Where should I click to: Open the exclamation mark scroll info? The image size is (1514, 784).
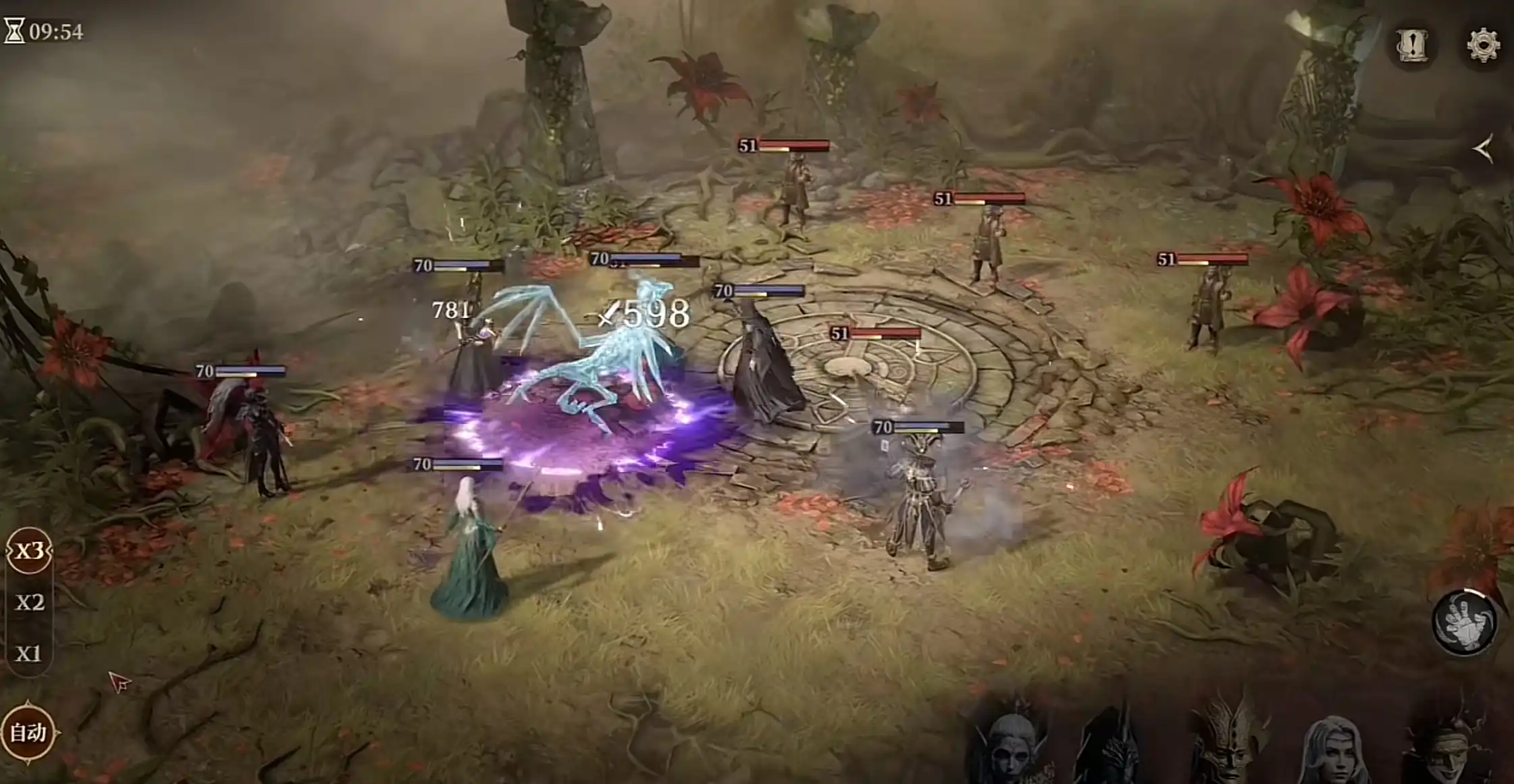(1412, 45)
